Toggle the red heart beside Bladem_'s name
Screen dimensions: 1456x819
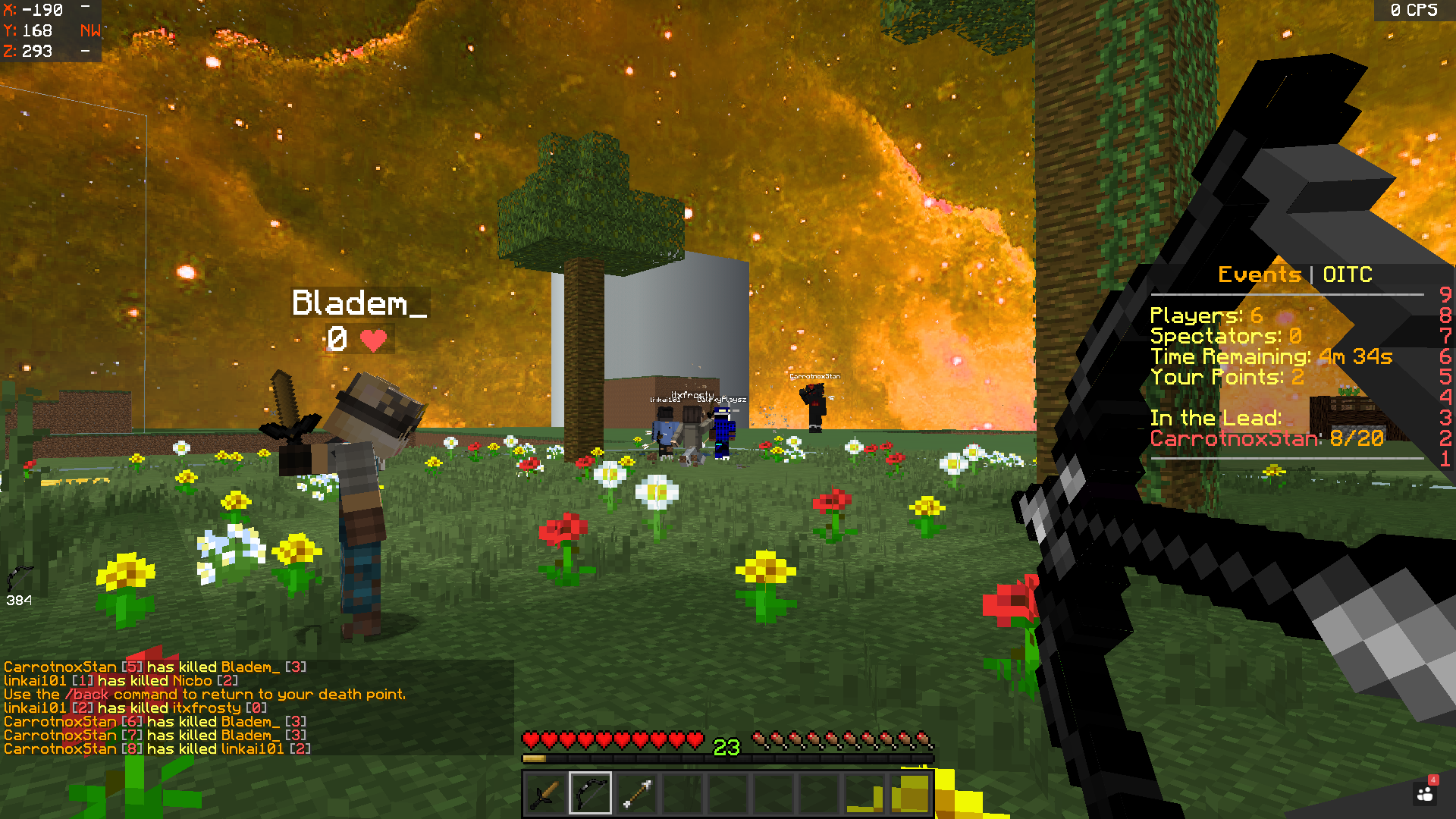click(x=373, y=340)
